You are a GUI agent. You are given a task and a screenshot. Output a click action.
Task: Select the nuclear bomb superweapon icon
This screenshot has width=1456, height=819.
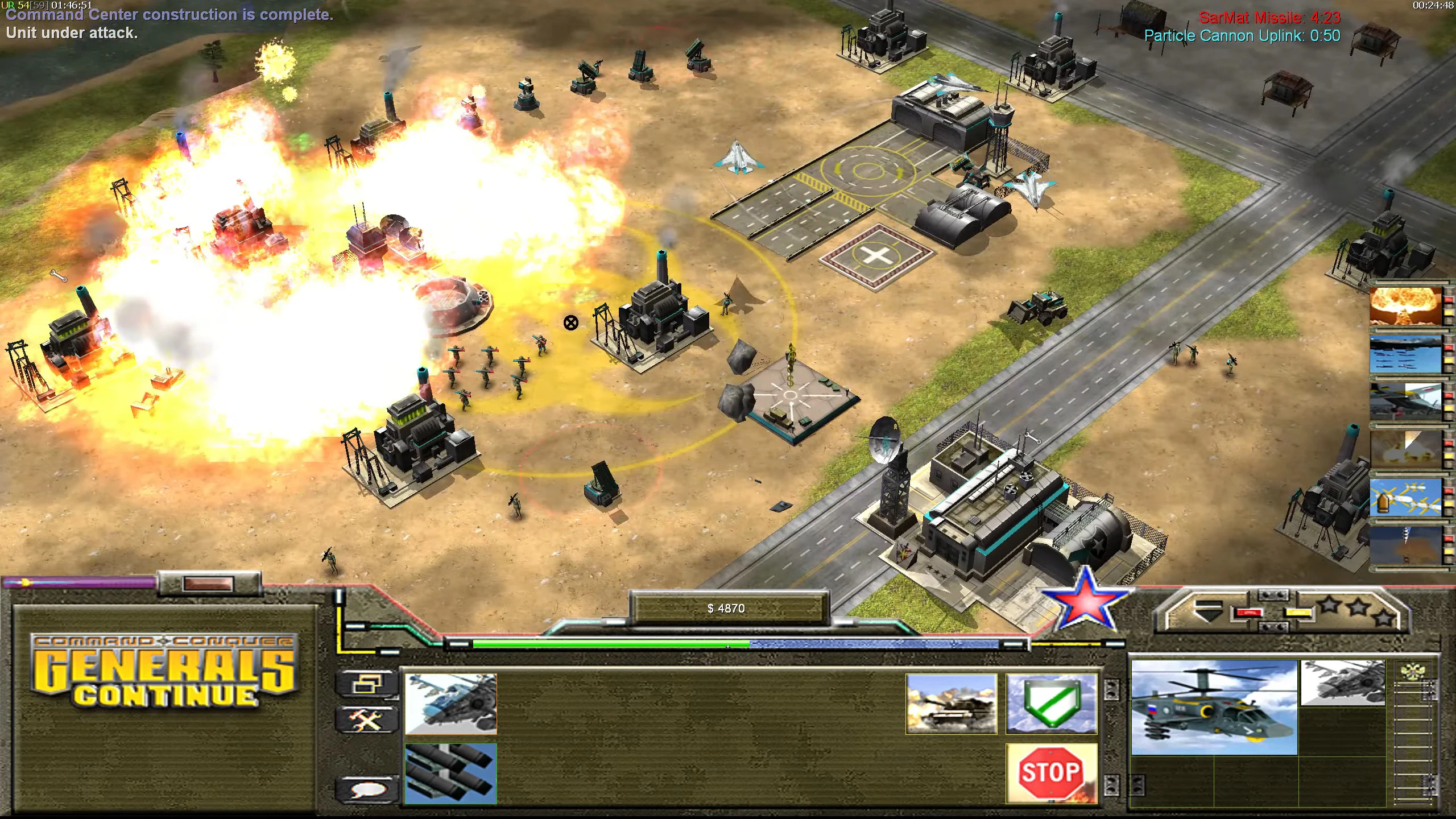pos(1405,306)
